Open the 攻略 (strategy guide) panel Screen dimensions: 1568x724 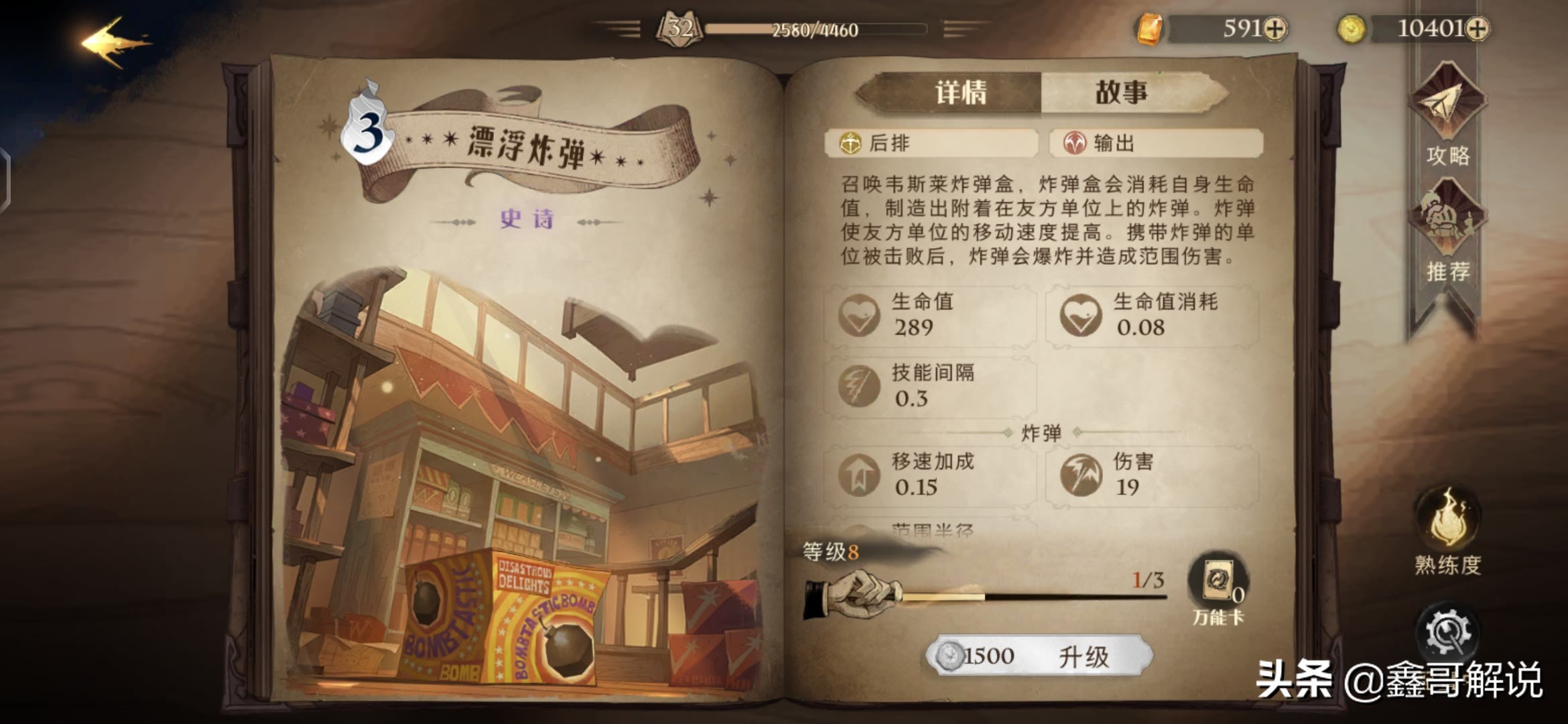[x=1447, y=121]
